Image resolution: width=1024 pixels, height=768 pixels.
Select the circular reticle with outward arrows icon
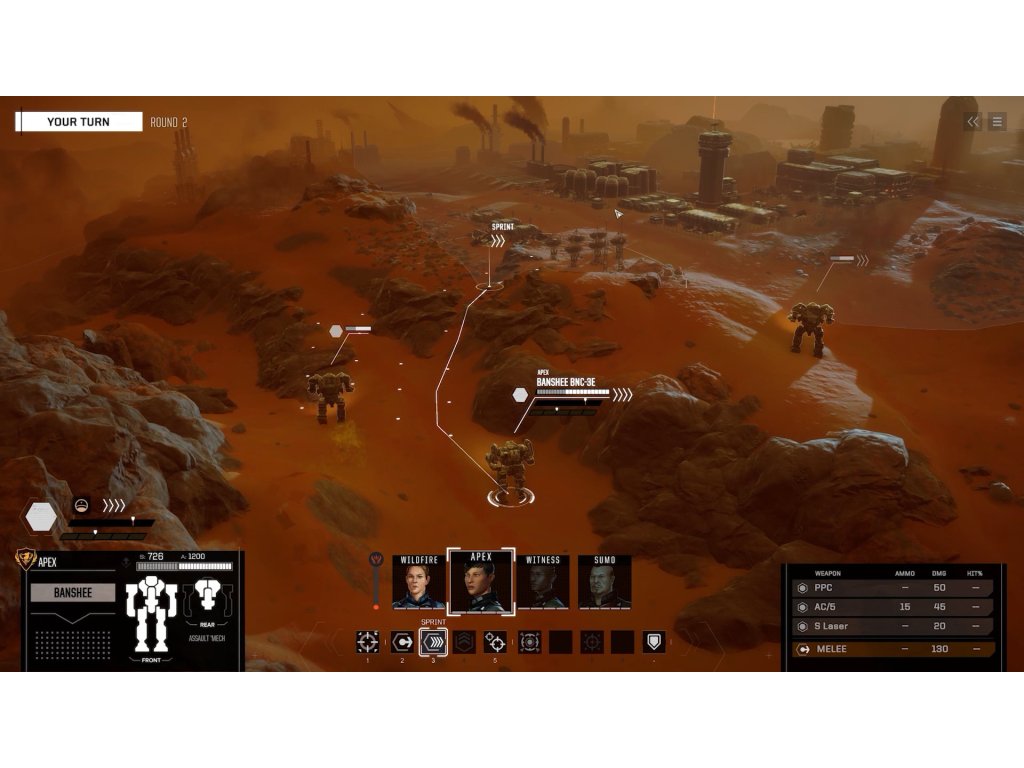click(529, 642)
